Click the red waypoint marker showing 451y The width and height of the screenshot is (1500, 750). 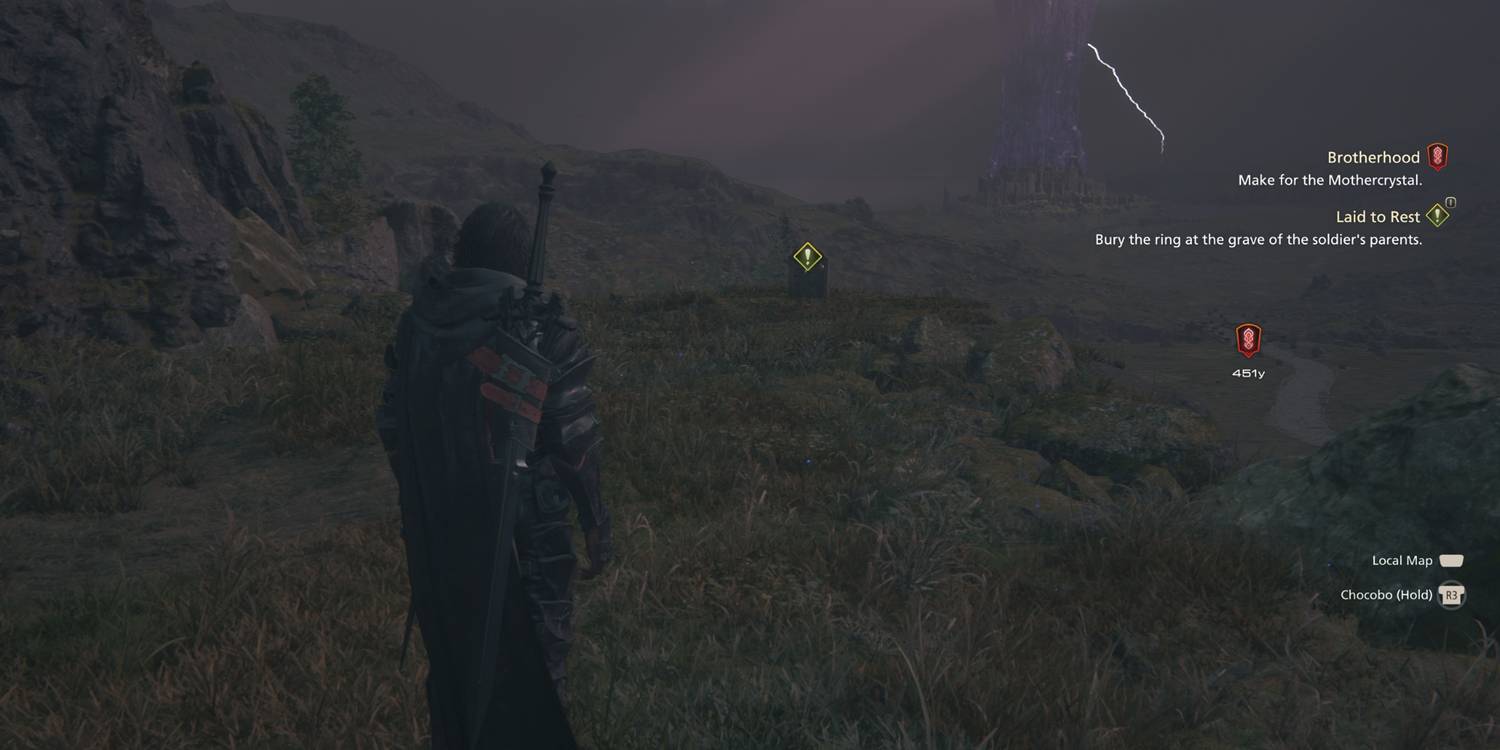[1248, 340]
